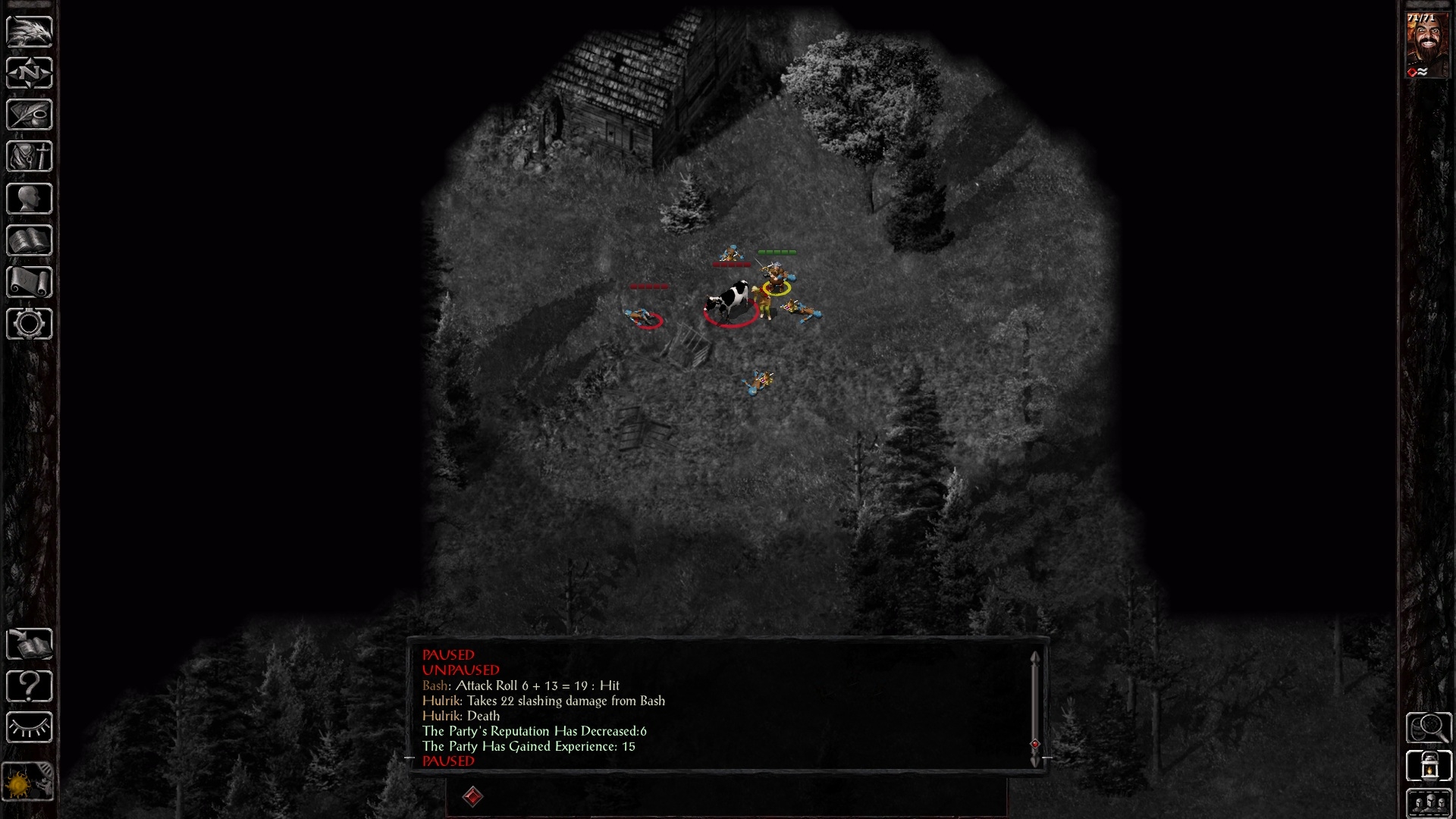Click the sun-rays rest button

(30, 728)
